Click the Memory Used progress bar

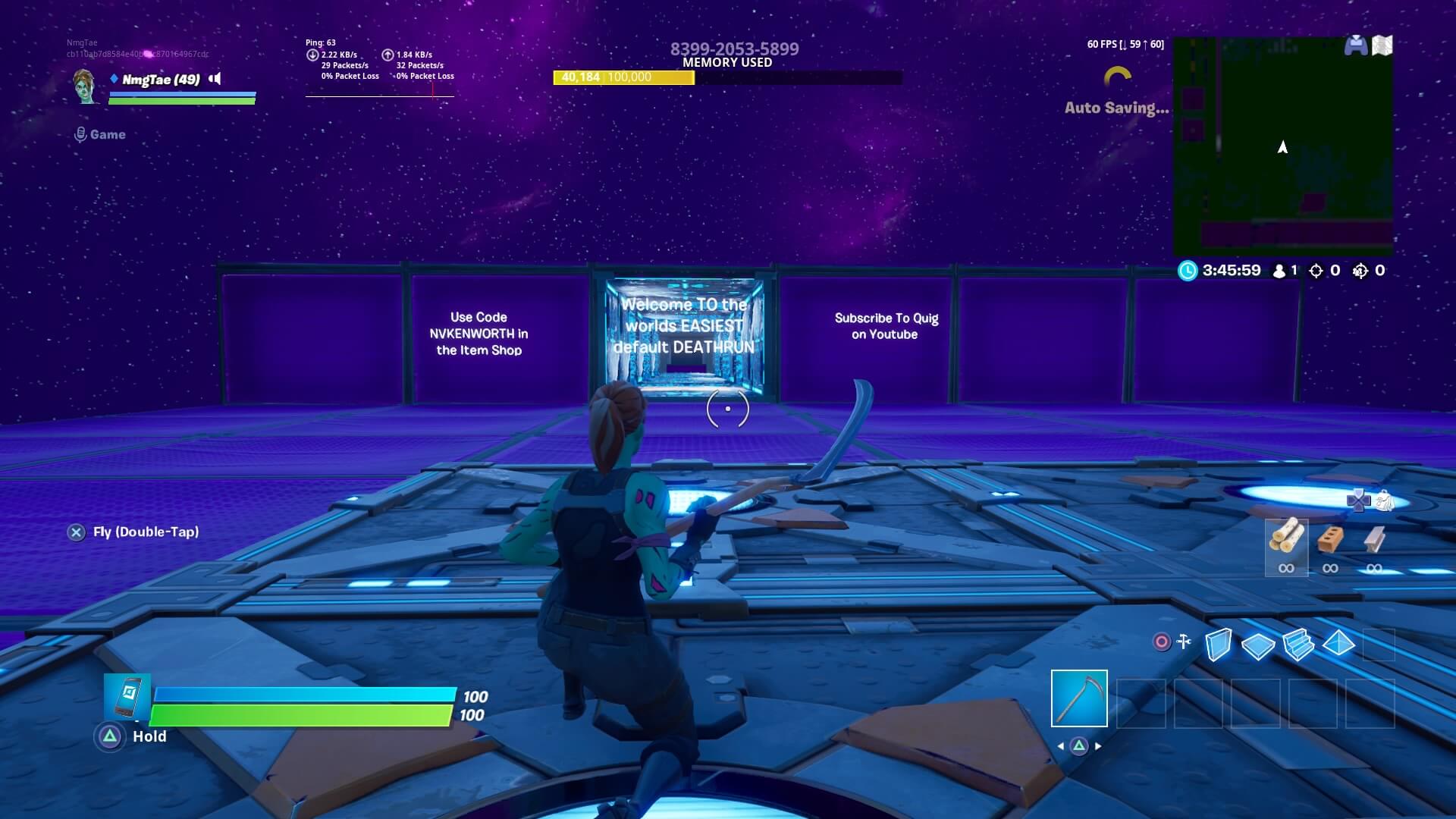(x=726, y=78)
